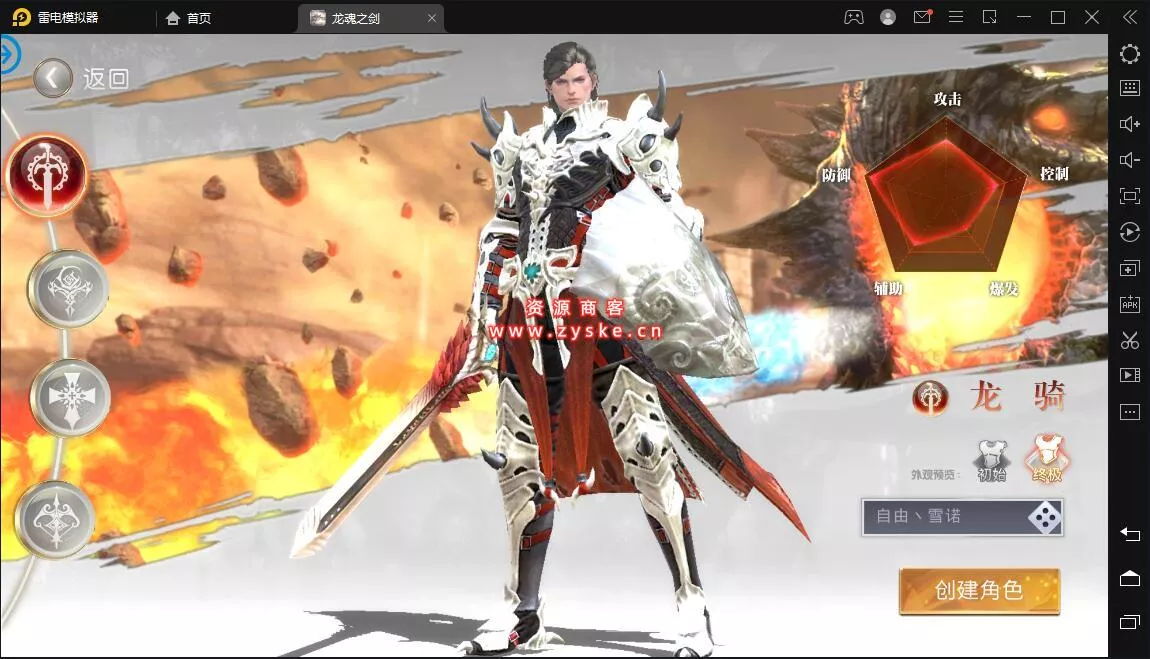Create the character with 创建角色
The width and height of the screenshot is (1150, 659).
979,591
